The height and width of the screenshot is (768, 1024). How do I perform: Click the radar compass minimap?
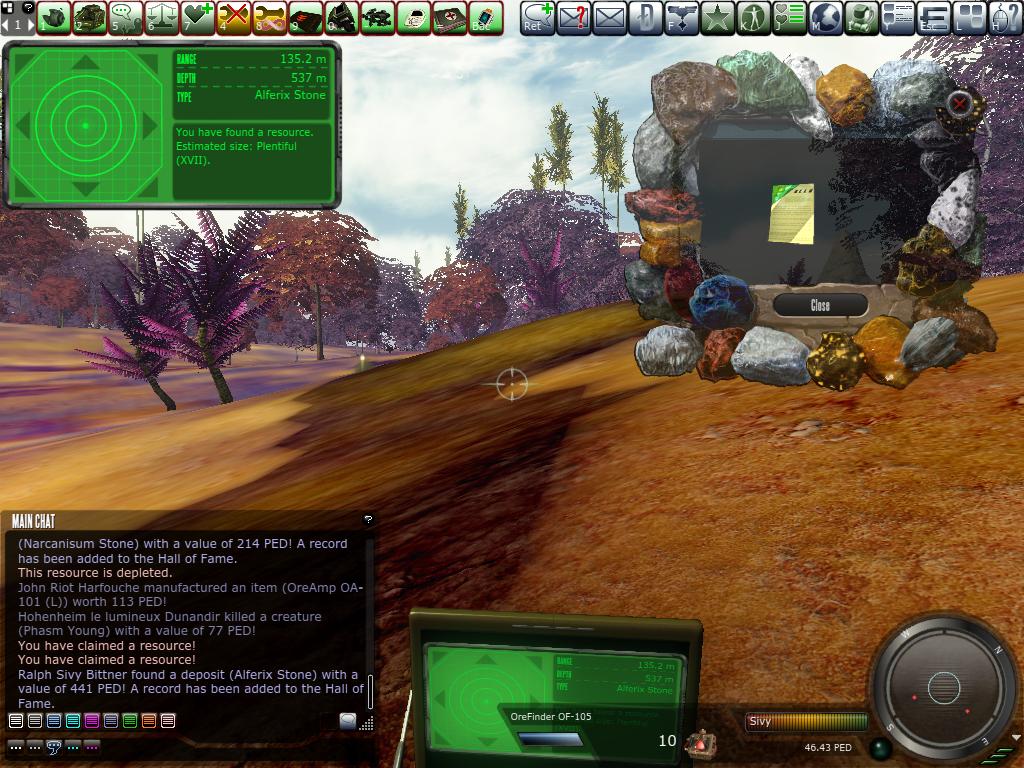click(x=943, y=687)
